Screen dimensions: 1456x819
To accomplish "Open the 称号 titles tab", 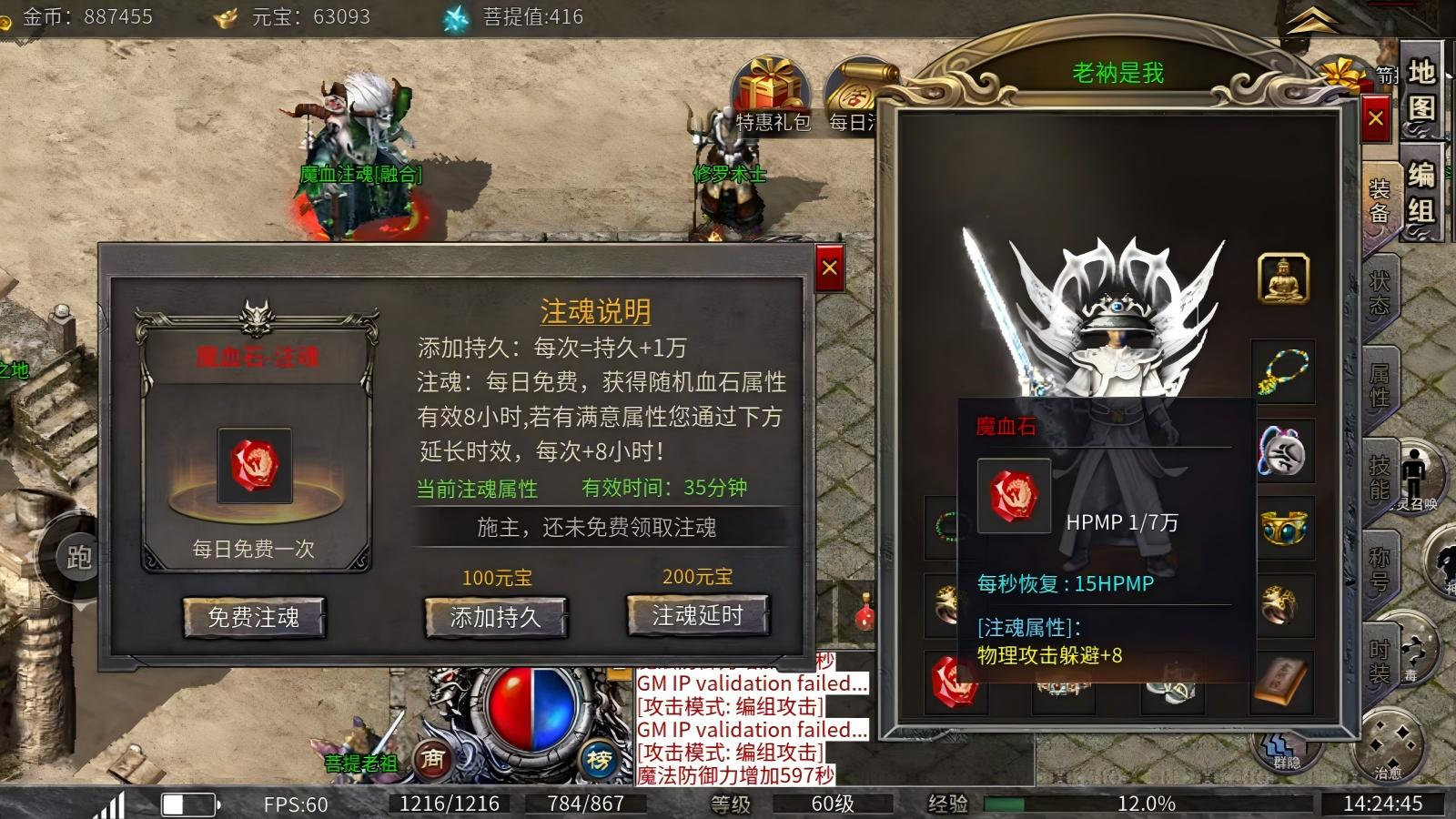I will 1380,569.
